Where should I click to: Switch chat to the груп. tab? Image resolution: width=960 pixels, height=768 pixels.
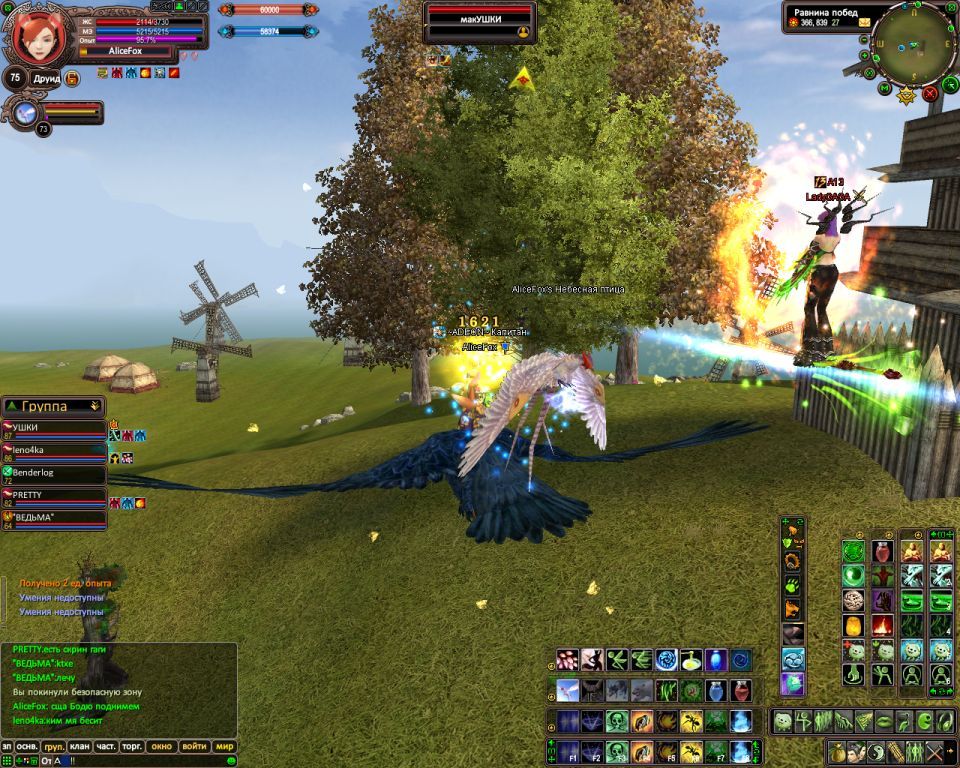tap(54, 746)
